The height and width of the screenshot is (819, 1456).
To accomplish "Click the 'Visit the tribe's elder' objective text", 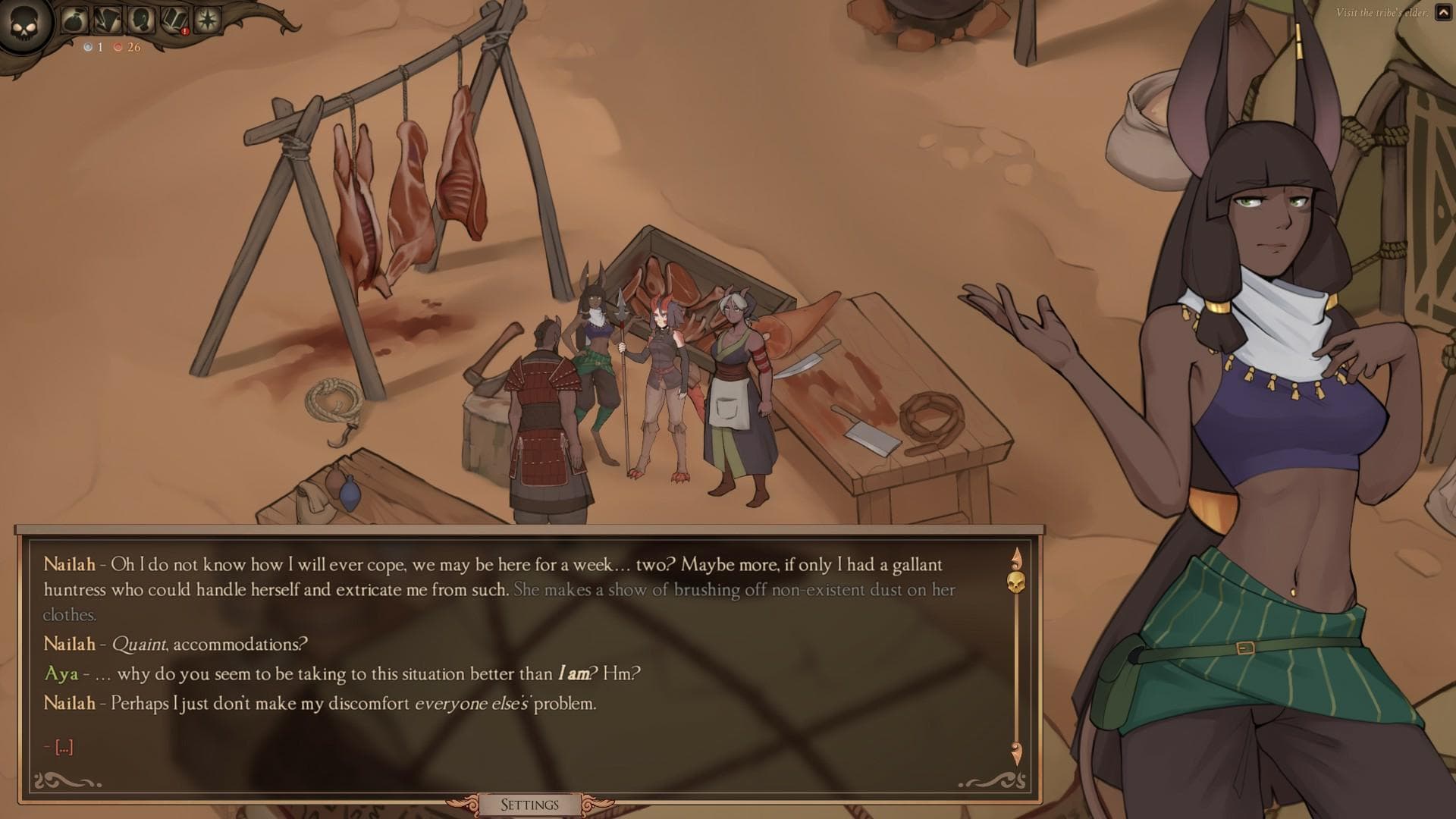I will tap(1382, 12).
